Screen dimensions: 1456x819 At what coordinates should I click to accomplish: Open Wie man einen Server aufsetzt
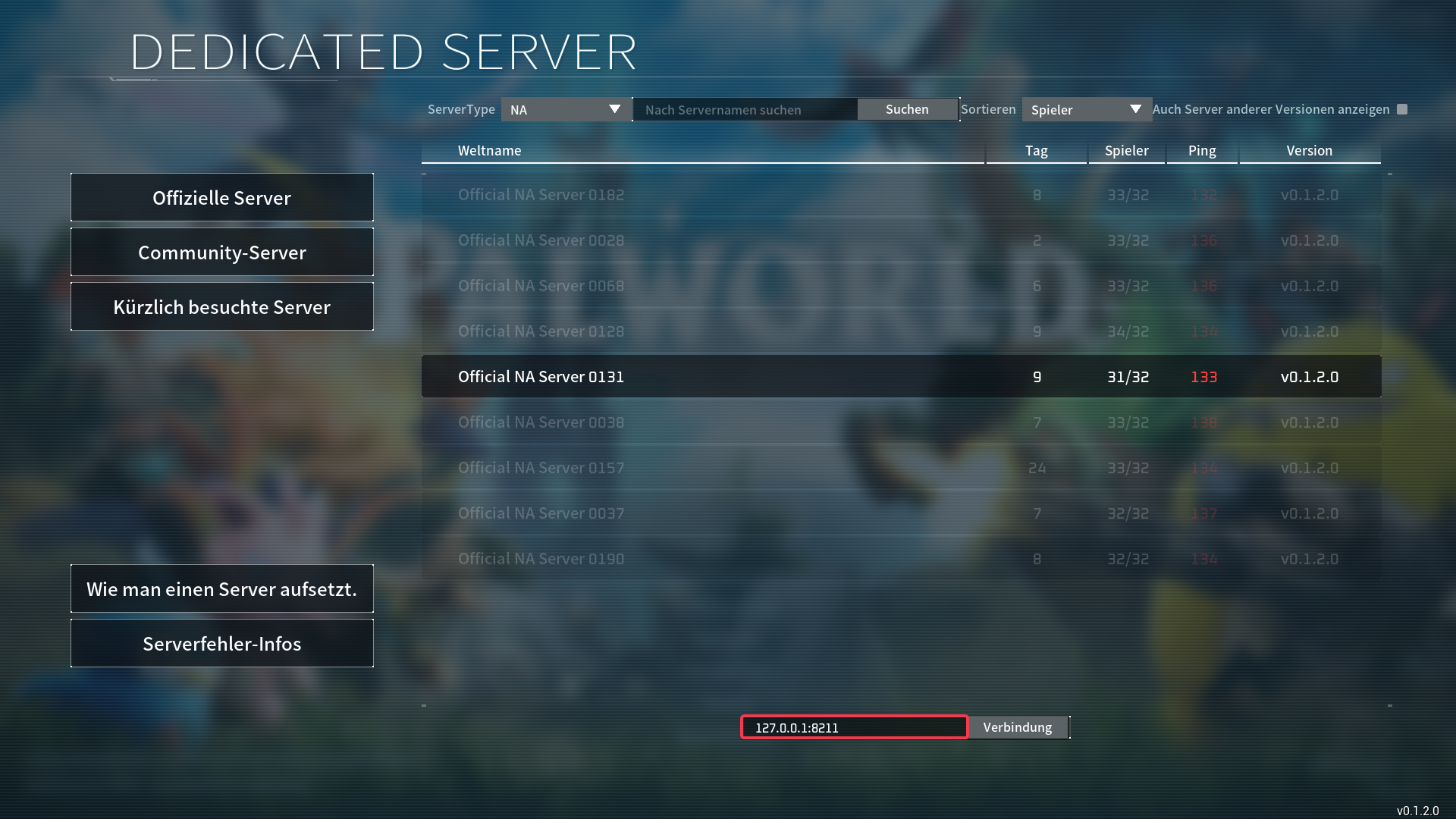point(221,589)
